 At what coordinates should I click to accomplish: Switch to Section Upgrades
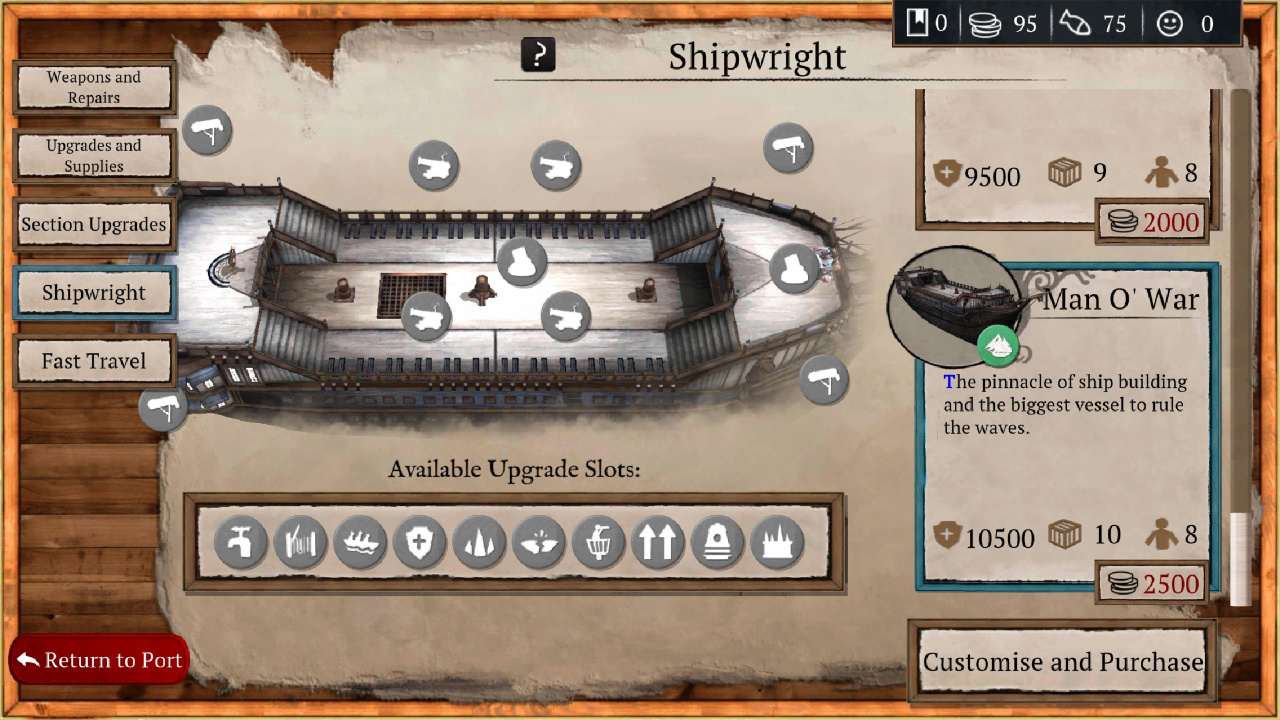pyautogui.click(x=94, y=224)
